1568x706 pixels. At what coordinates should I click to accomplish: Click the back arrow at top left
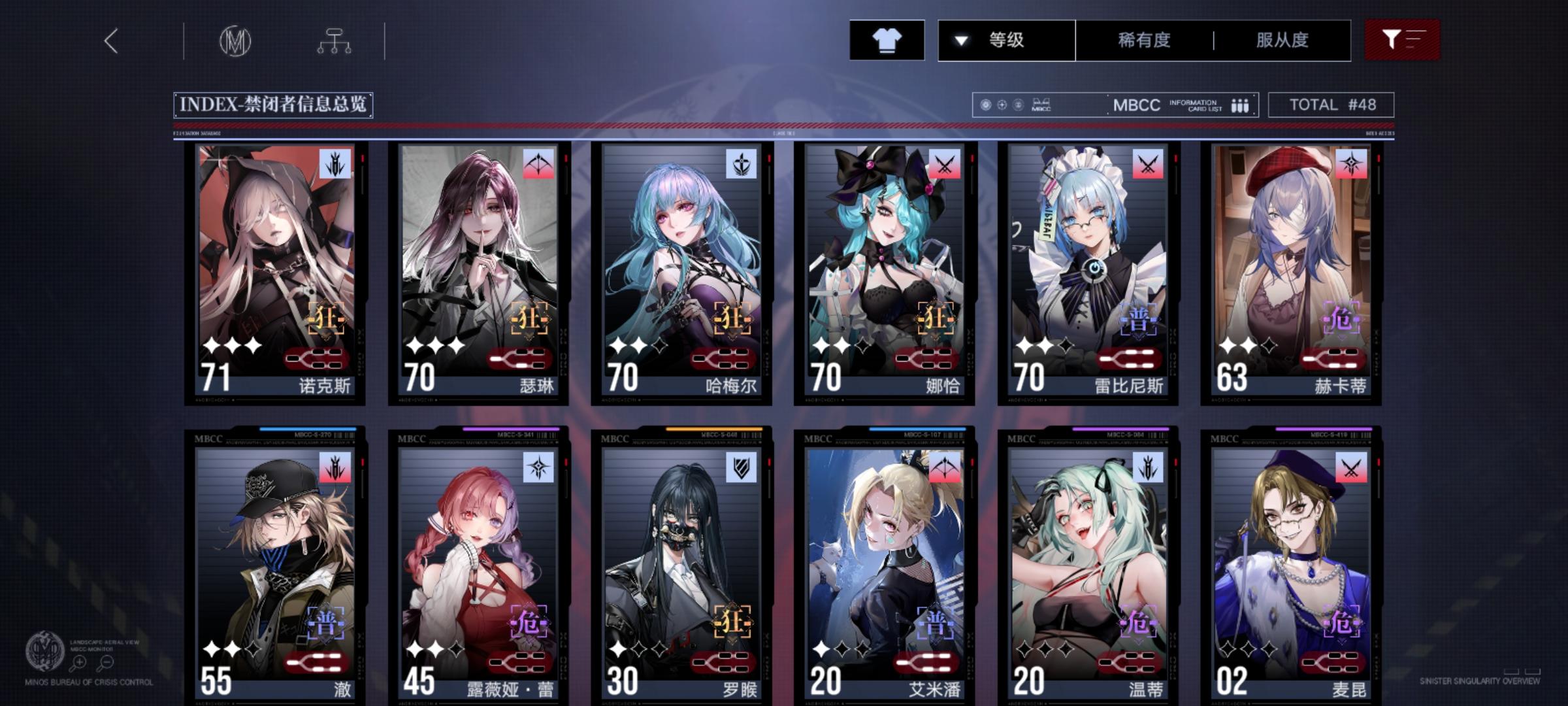[x=111, y=41]
